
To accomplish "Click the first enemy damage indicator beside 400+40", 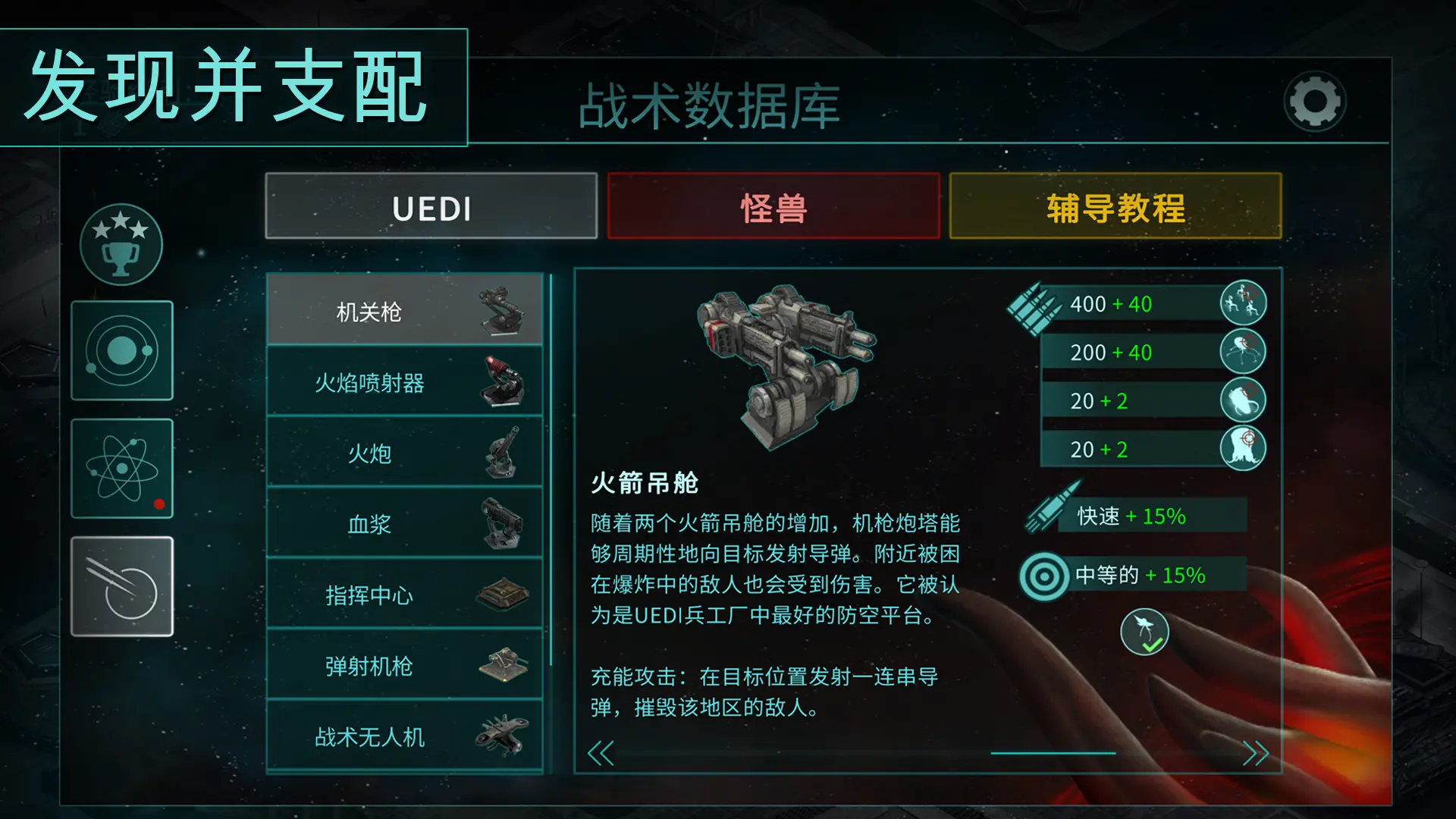I will point(1244,303).
